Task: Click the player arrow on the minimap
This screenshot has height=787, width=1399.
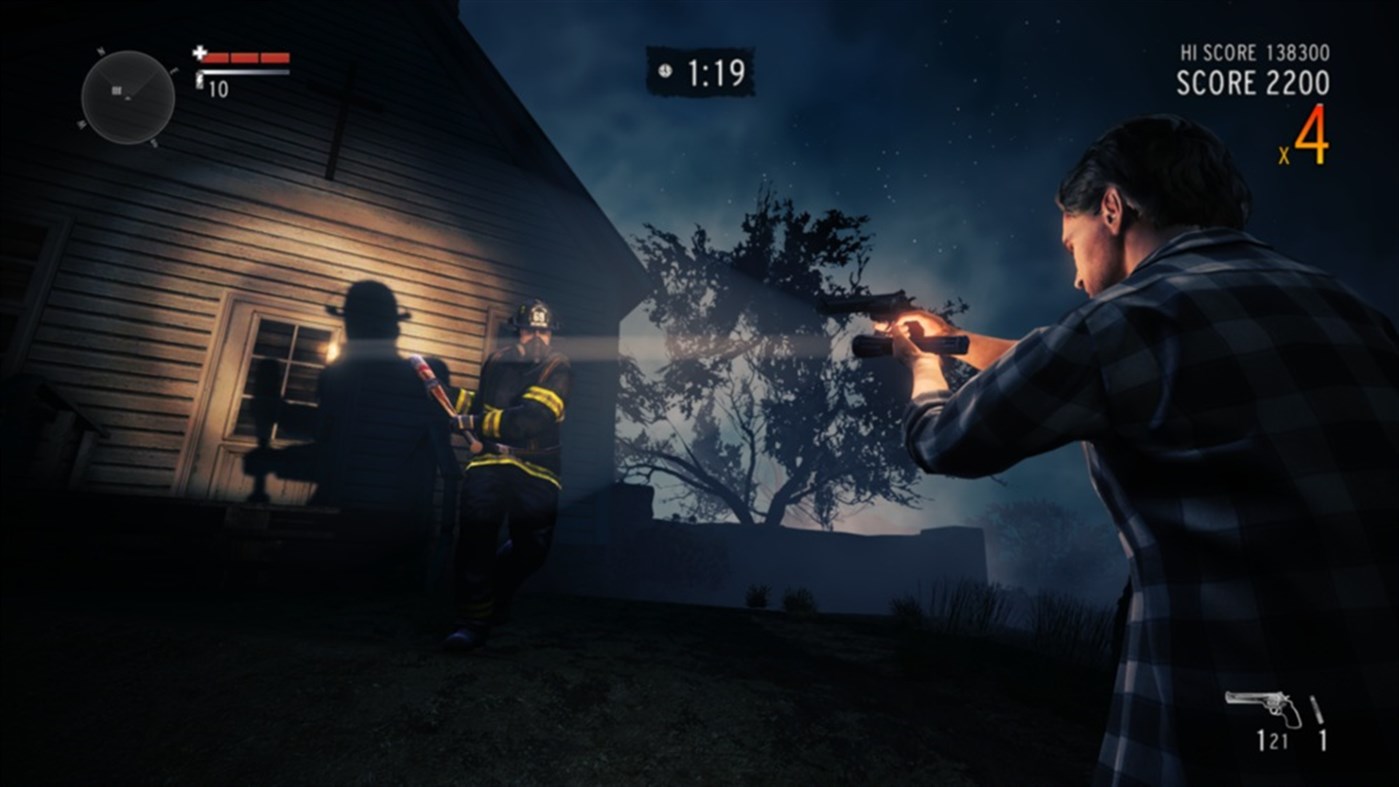Action: point(128,99)
